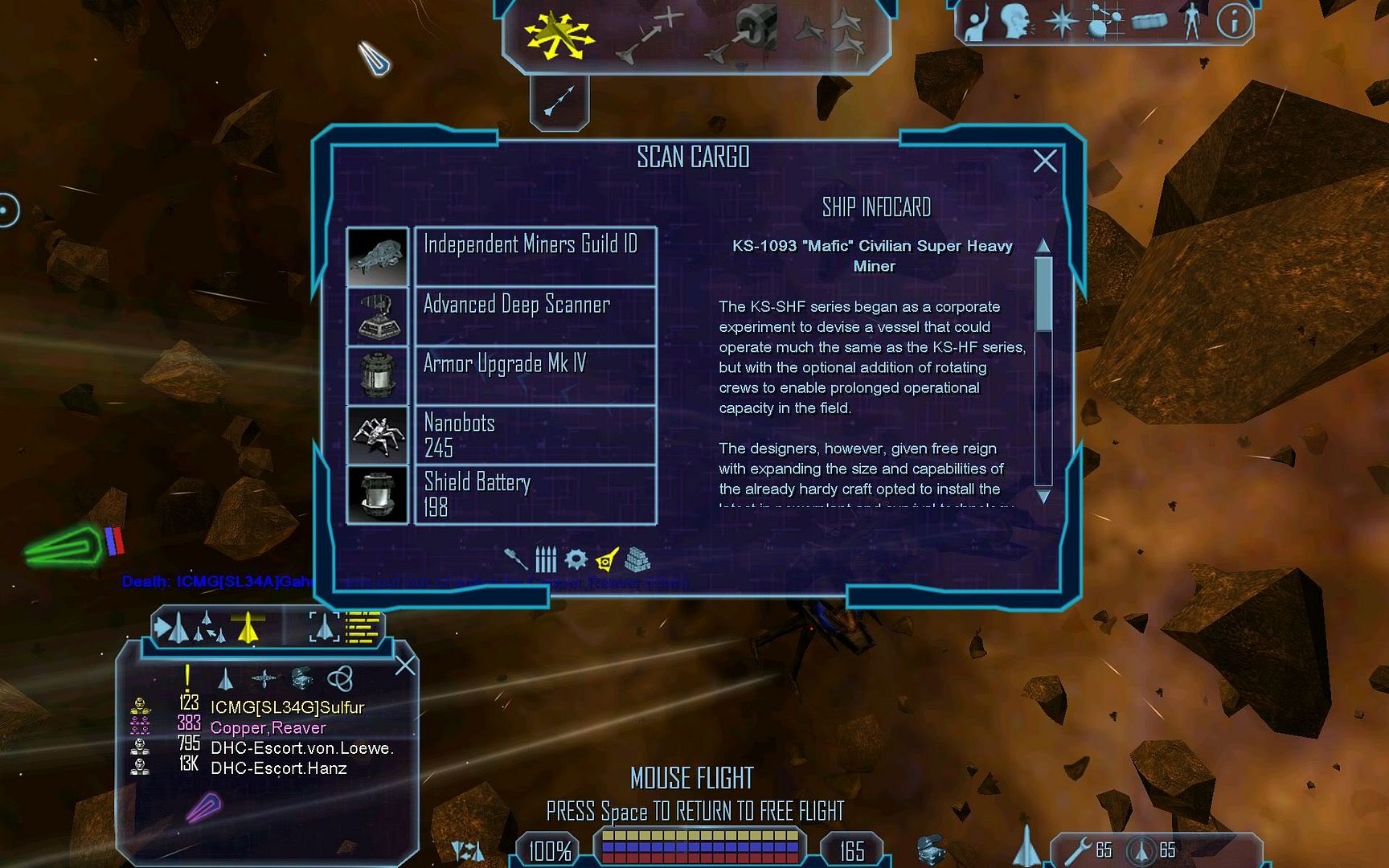Activate the yellow Free Flight maneuver
This screenshot has width=1389, height=868.
click(558, 35)
